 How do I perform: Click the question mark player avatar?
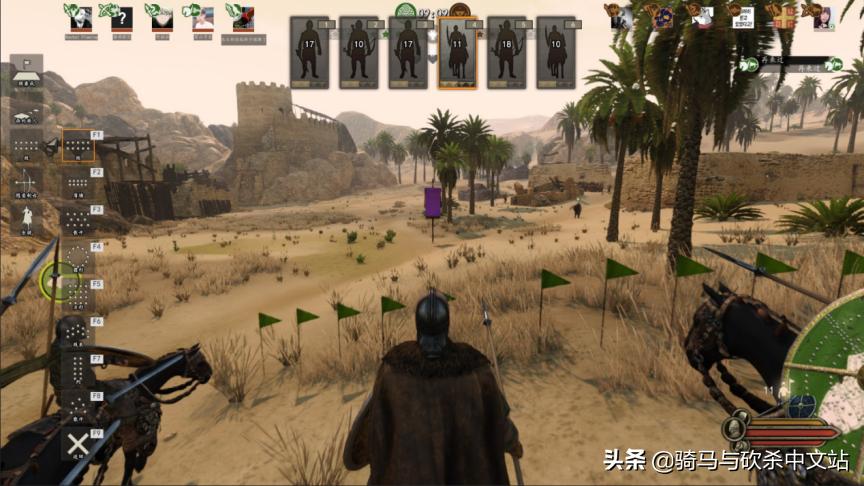point(122,17)
